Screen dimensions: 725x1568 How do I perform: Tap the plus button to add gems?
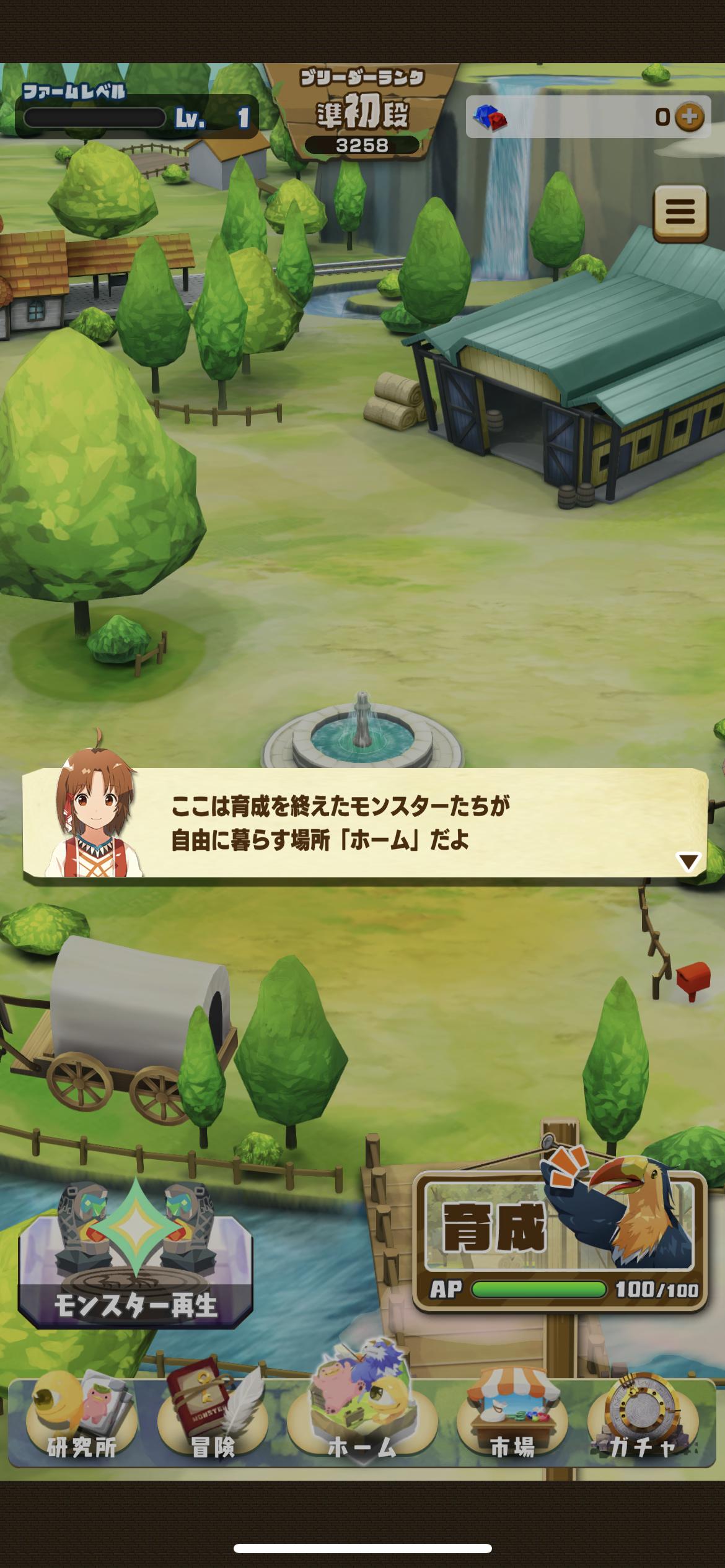[689, 116]
